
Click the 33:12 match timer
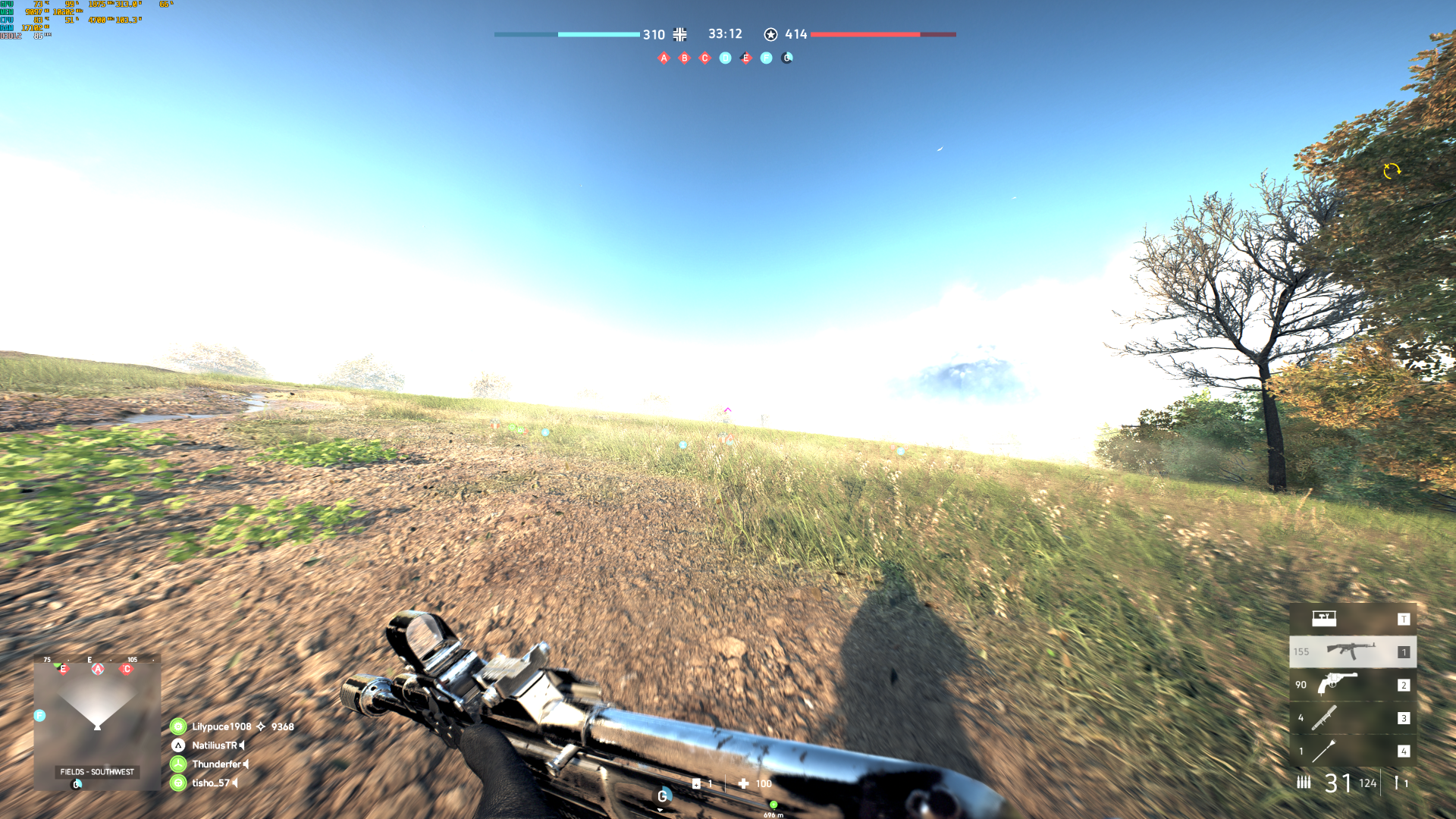(724, 34)
